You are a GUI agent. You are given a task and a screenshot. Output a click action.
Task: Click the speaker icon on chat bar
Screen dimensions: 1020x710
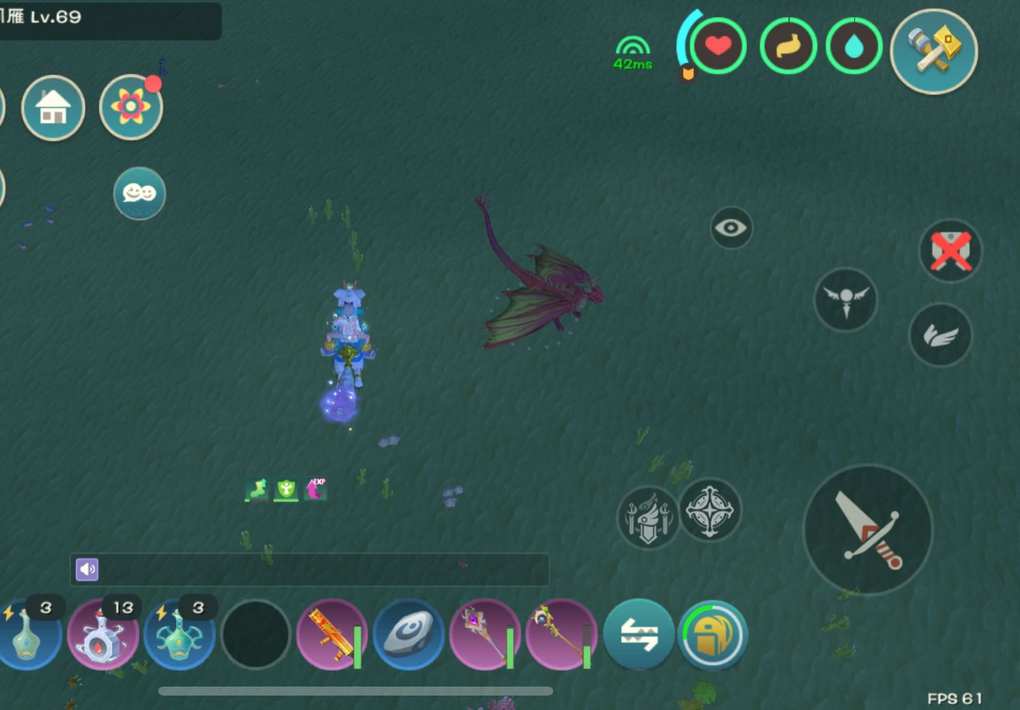click(87, 569)
